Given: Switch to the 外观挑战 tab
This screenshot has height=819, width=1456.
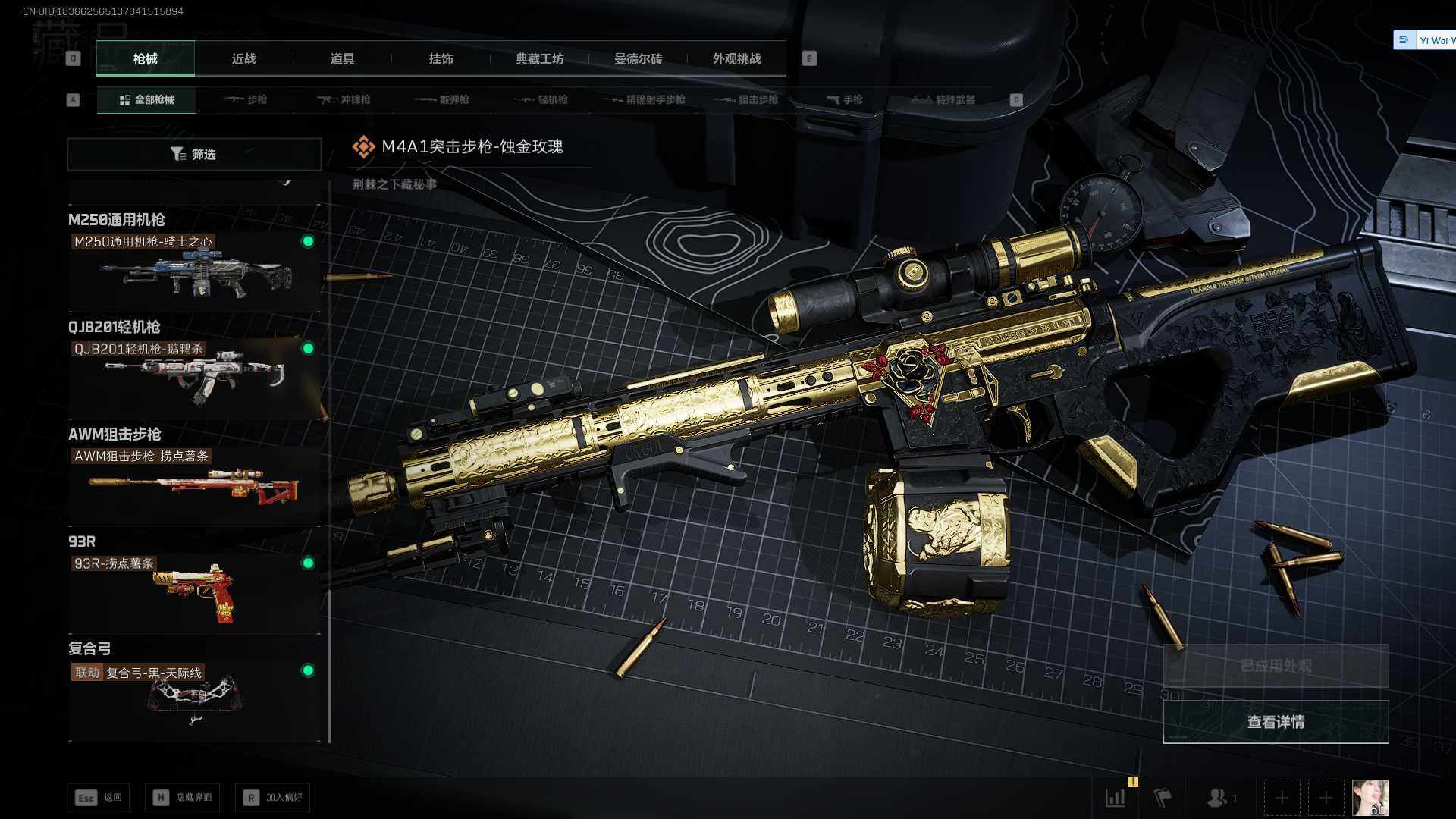Looking at the screenshot, I should click(736, 59).
